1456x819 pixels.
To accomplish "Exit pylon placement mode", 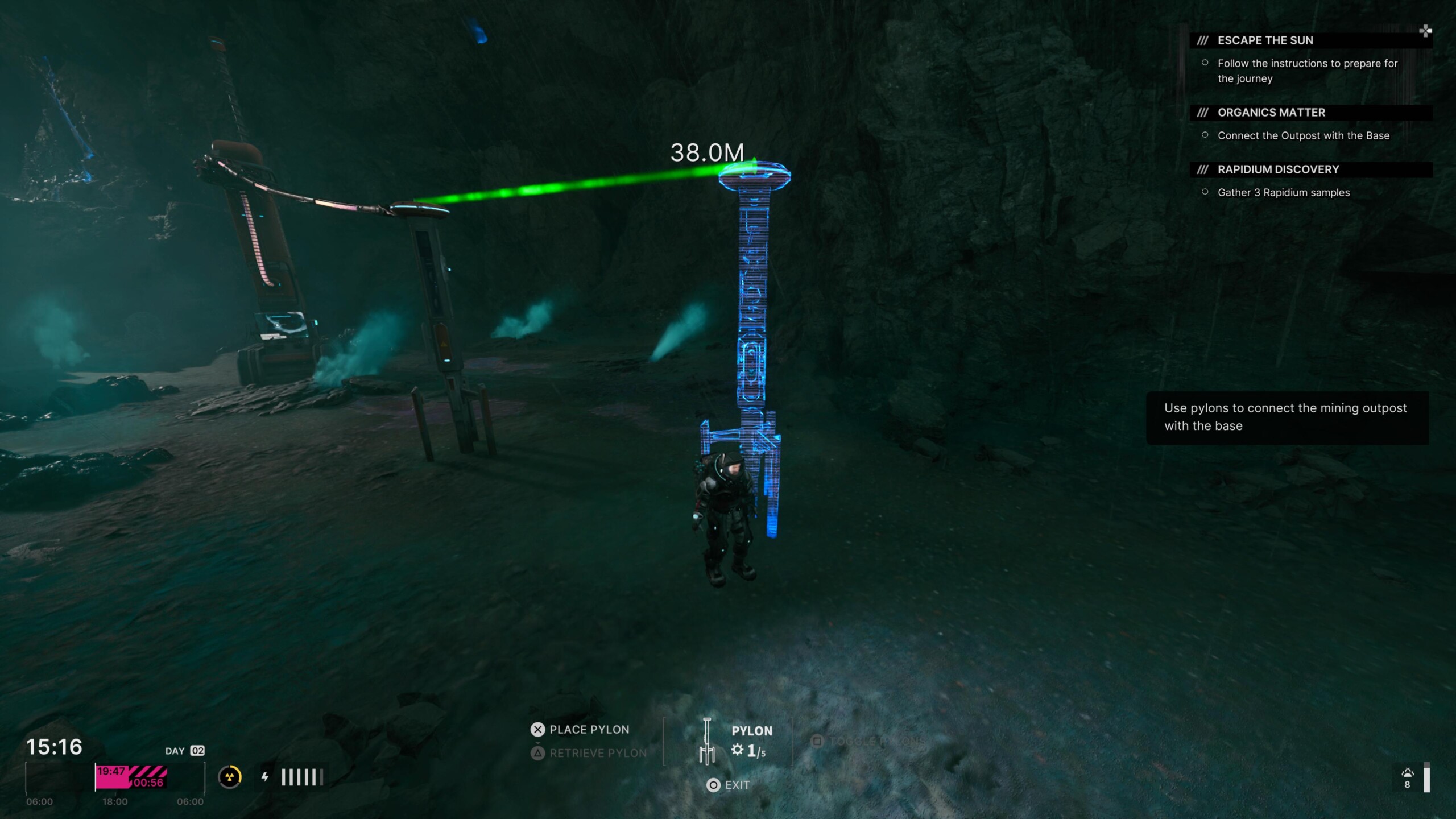I will (729, 785).
